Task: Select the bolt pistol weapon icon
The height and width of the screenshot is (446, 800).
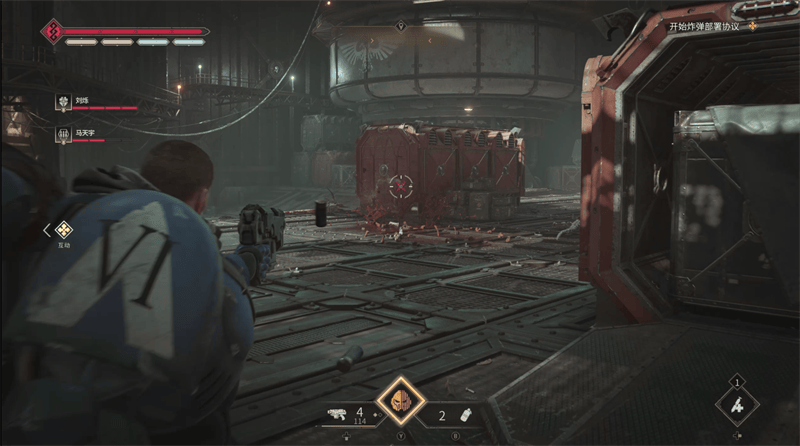Action: tap(337, 413)
